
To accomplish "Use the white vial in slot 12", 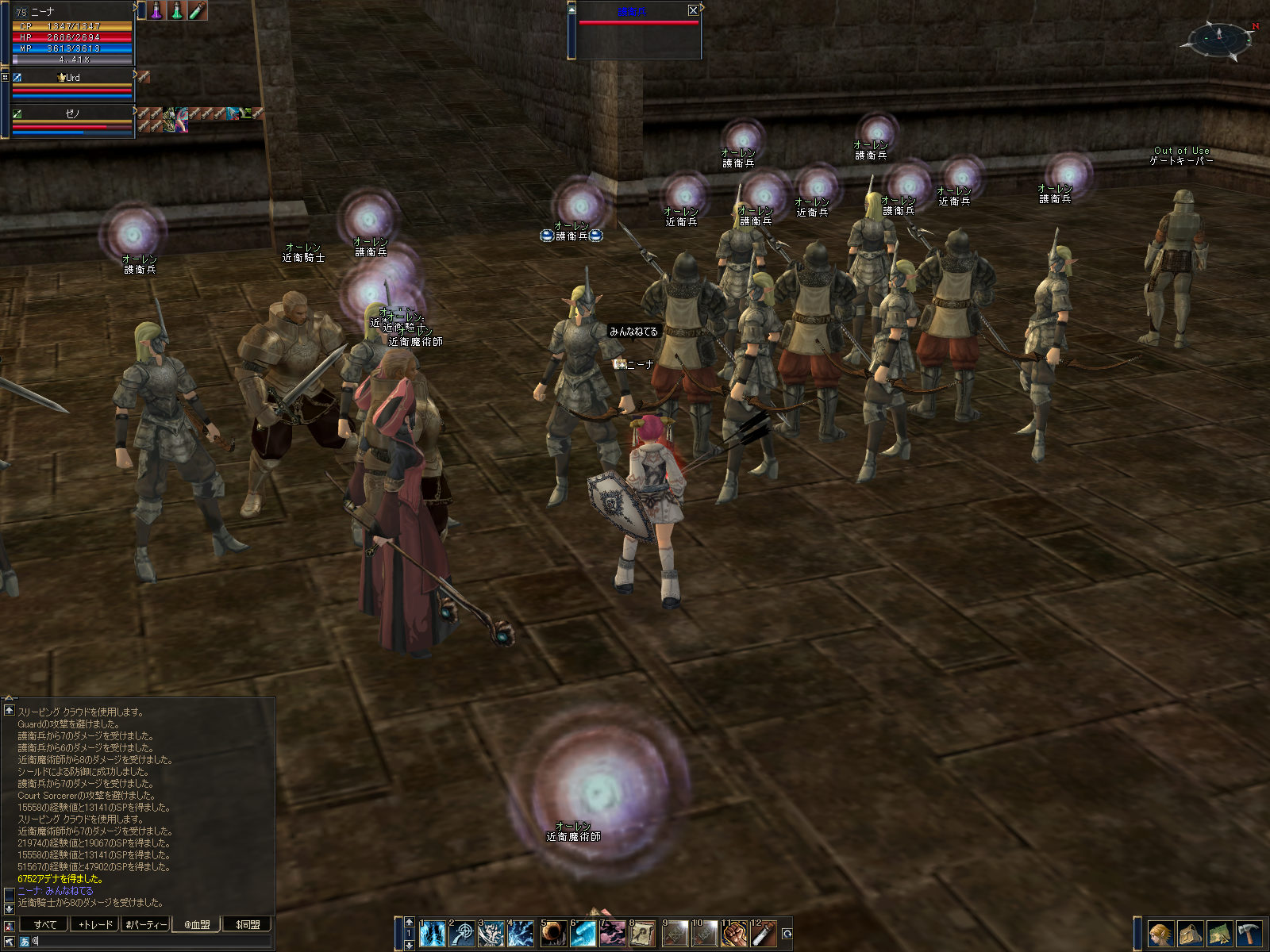I will click(764, 934).
